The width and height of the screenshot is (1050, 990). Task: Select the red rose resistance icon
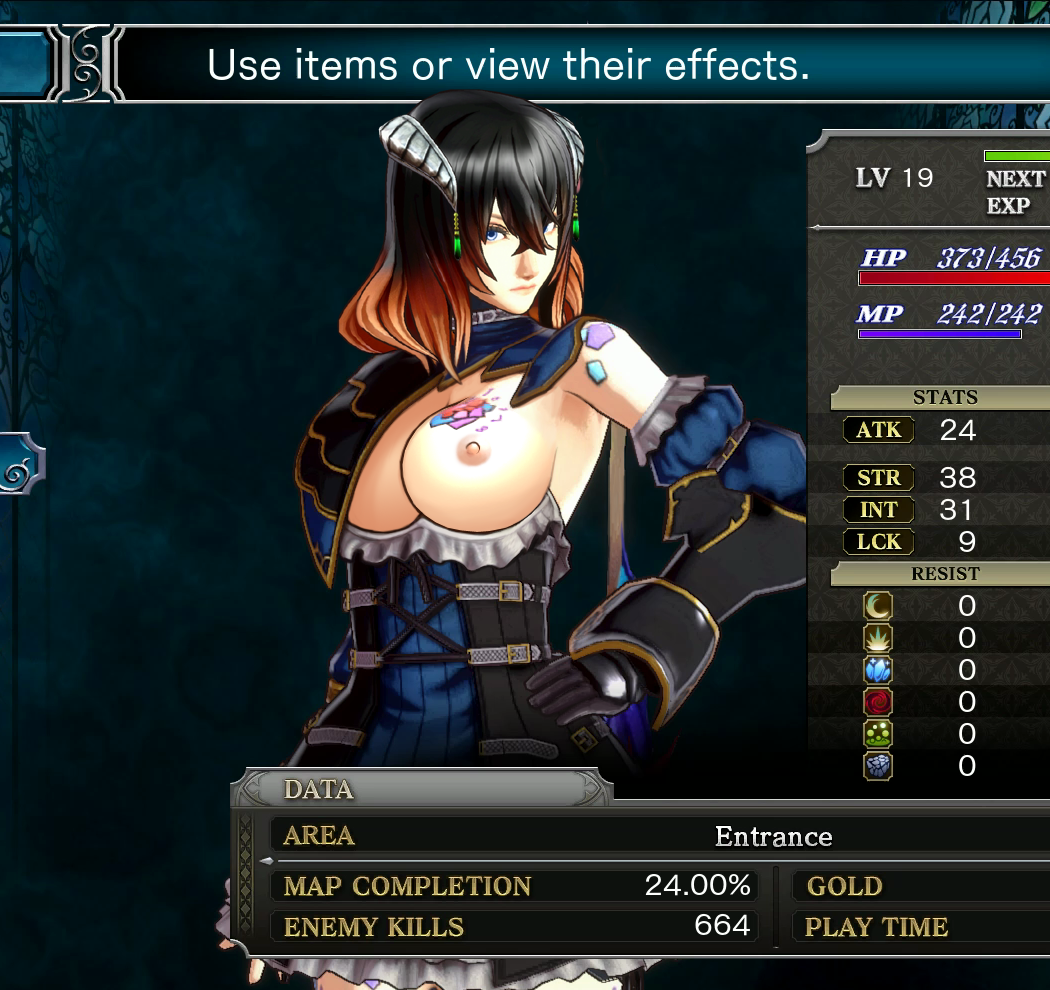pos(878,702)
